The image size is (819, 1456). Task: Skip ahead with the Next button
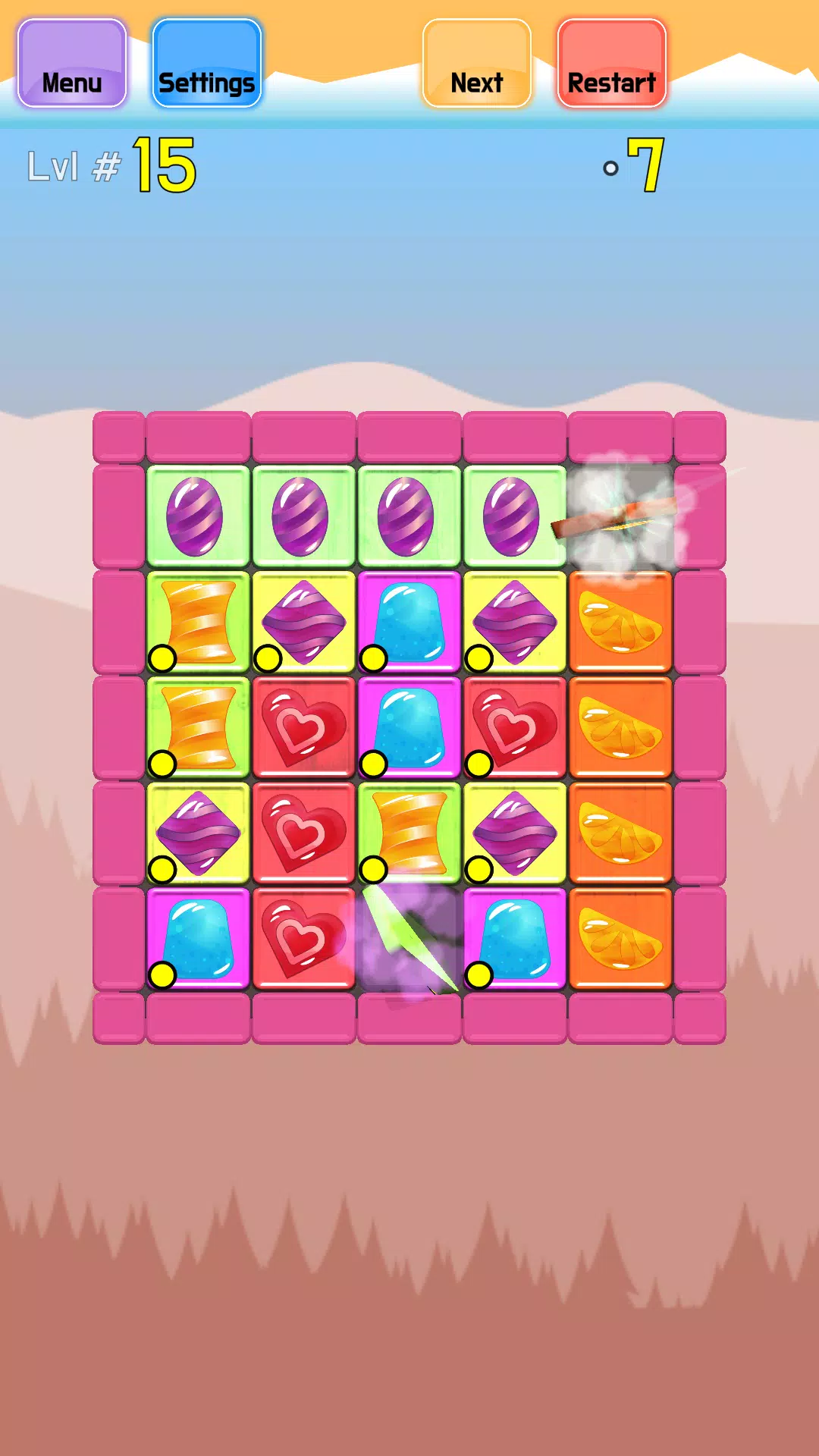pyautogui.click(x=476, y=64)
